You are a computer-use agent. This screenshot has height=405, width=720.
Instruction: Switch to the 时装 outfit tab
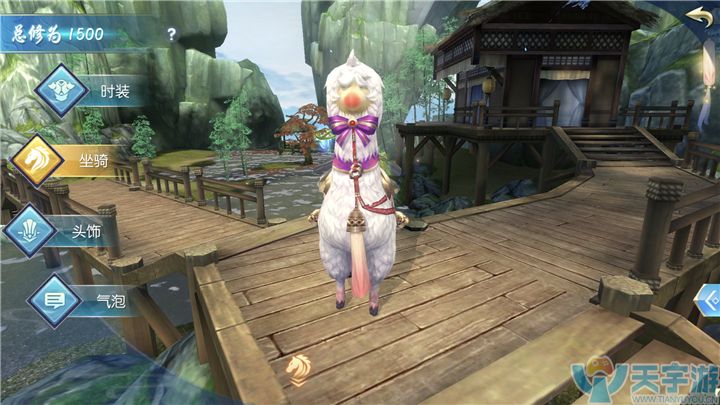(90, 92)
